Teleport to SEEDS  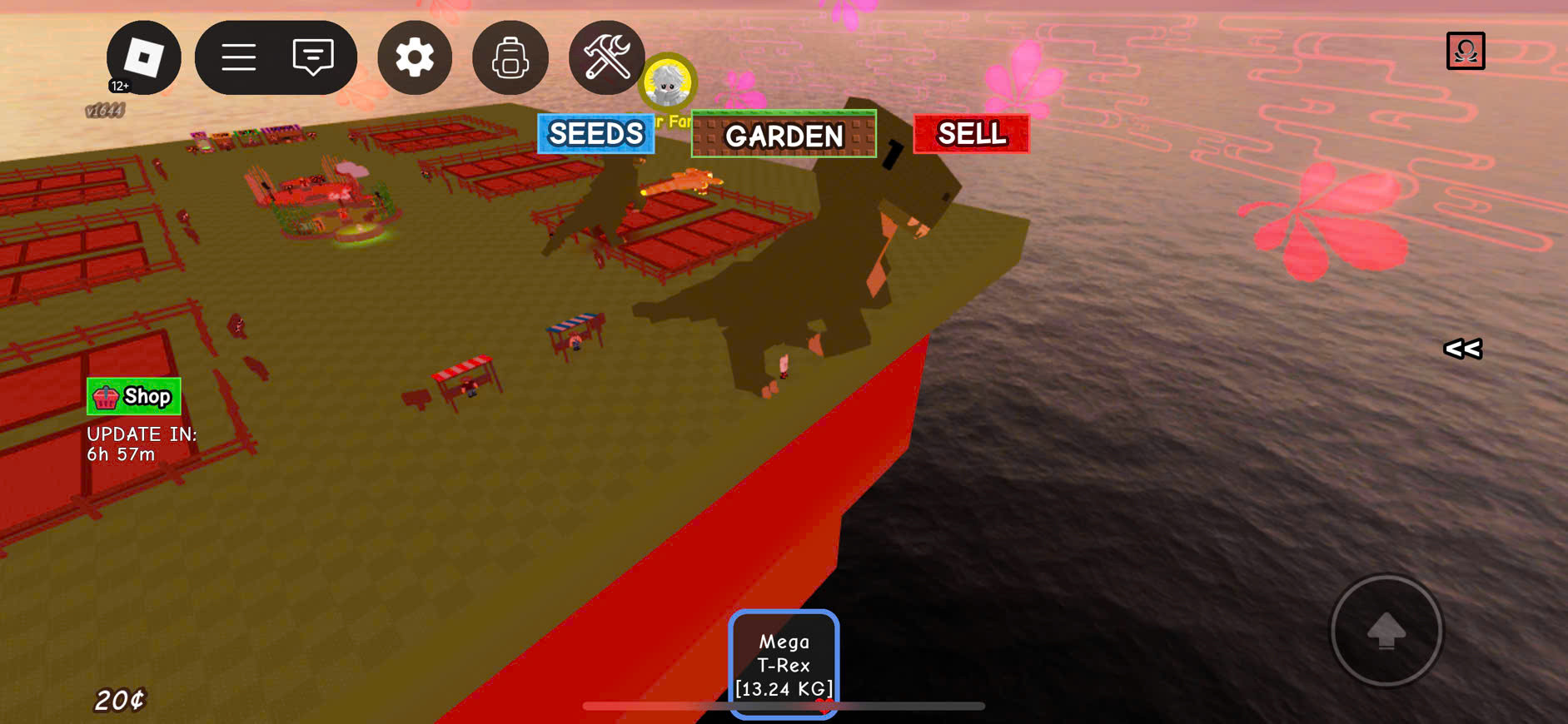tap(596, 134)
